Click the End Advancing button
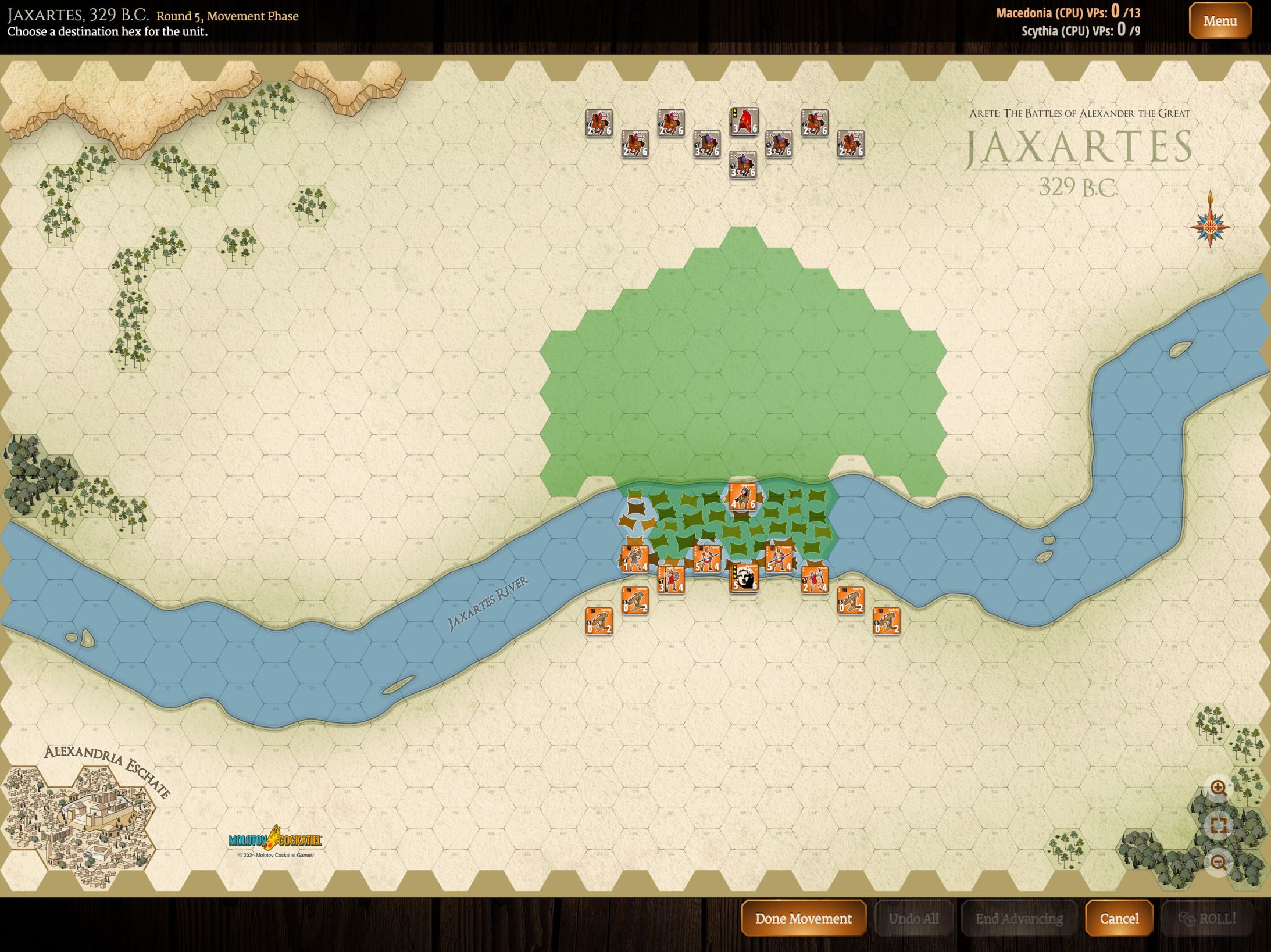Viewport: 1271px width, 952px height. coord(1019,918)
